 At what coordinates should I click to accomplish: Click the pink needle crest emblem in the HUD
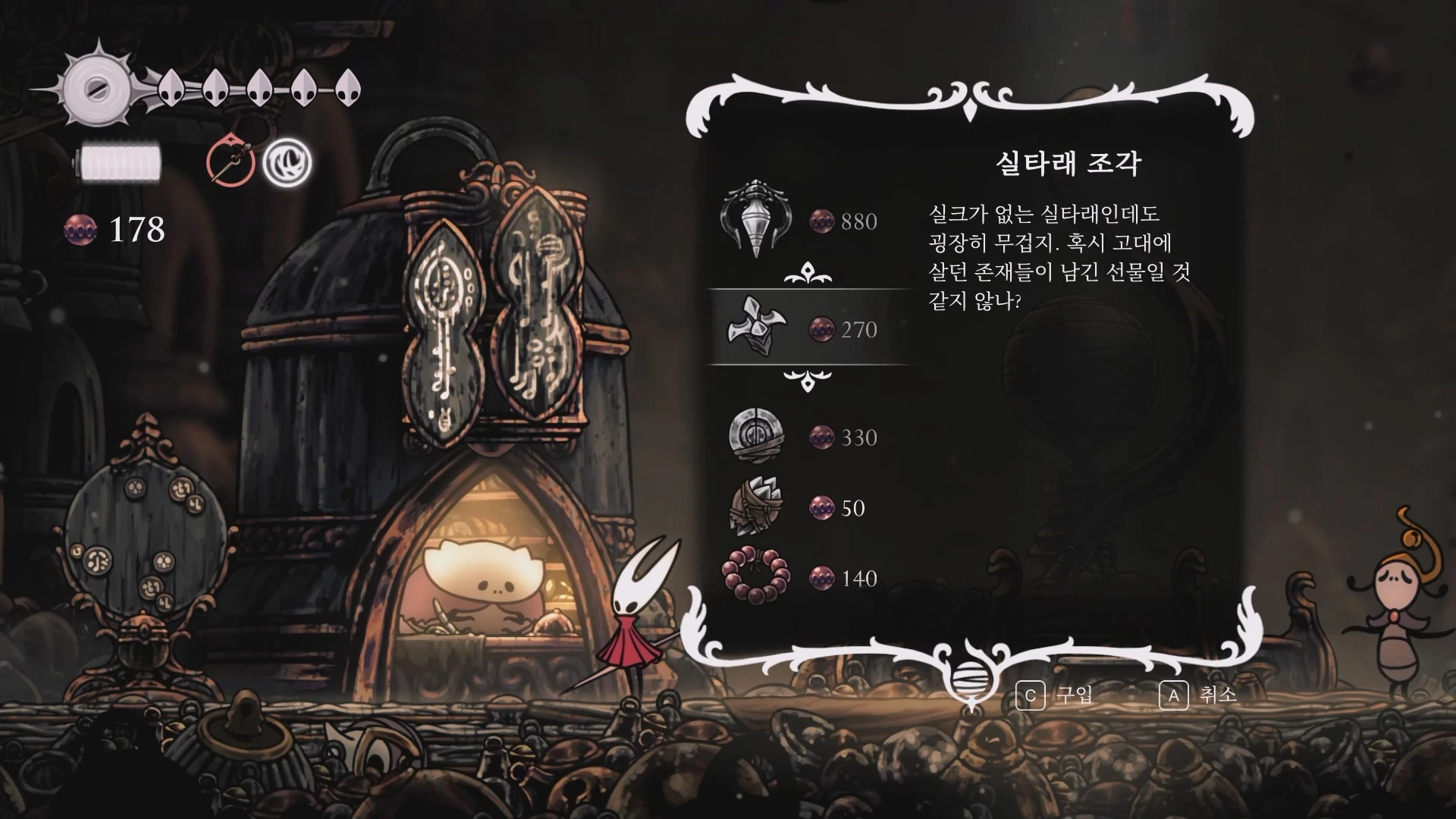tap(230, 162)
